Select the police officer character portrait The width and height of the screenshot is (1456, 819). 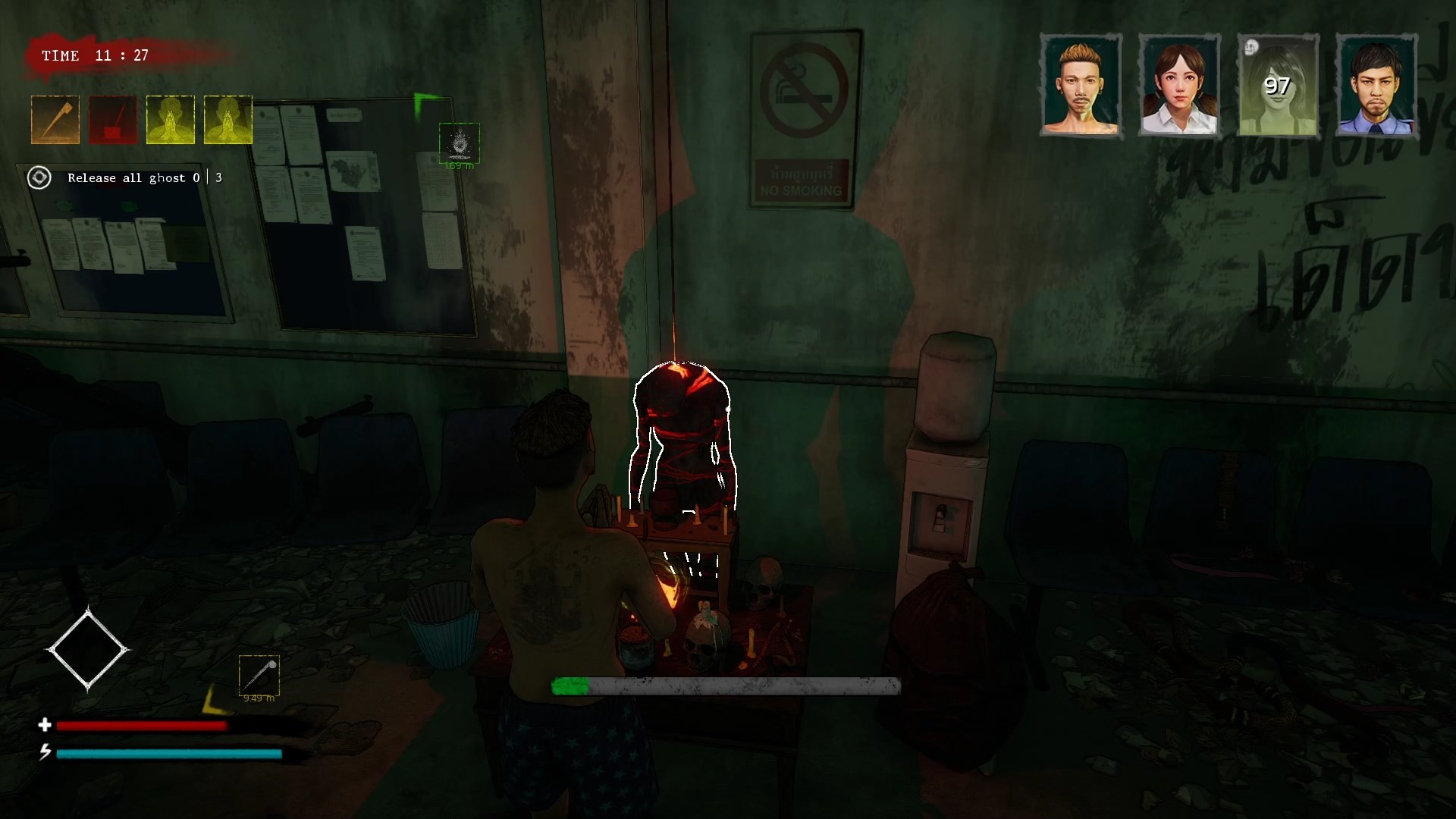[x=1378, y=85]
